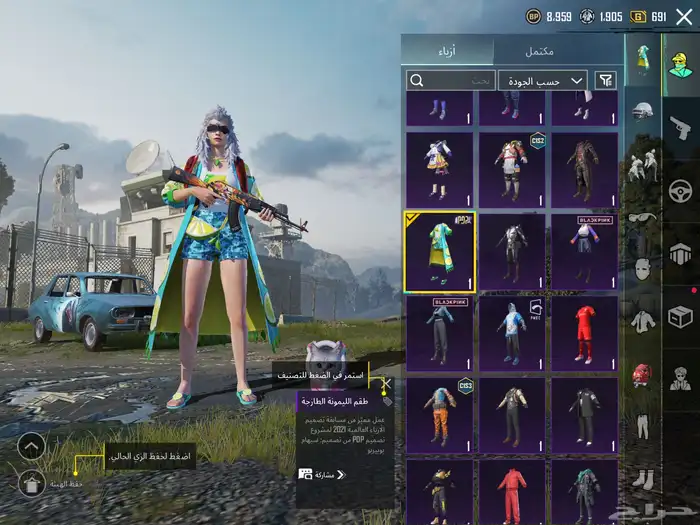The width and height of the screenshot is (700, 525).
Task: Select the yellow lemon coat outfit
Action: (440, 251)
